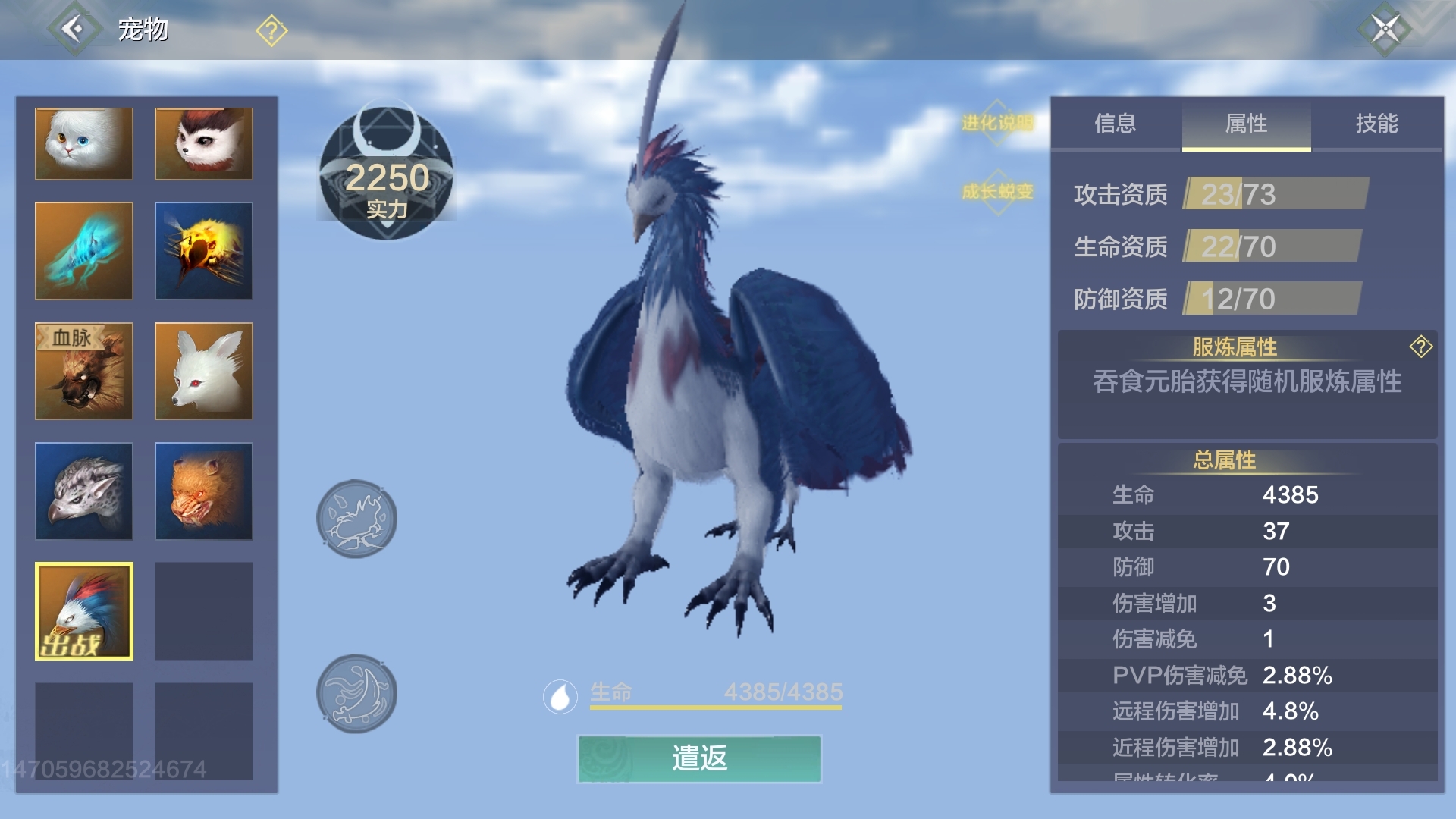Open the help icon beside 宠物 title

pyautogui.click(x=269, y=29)
